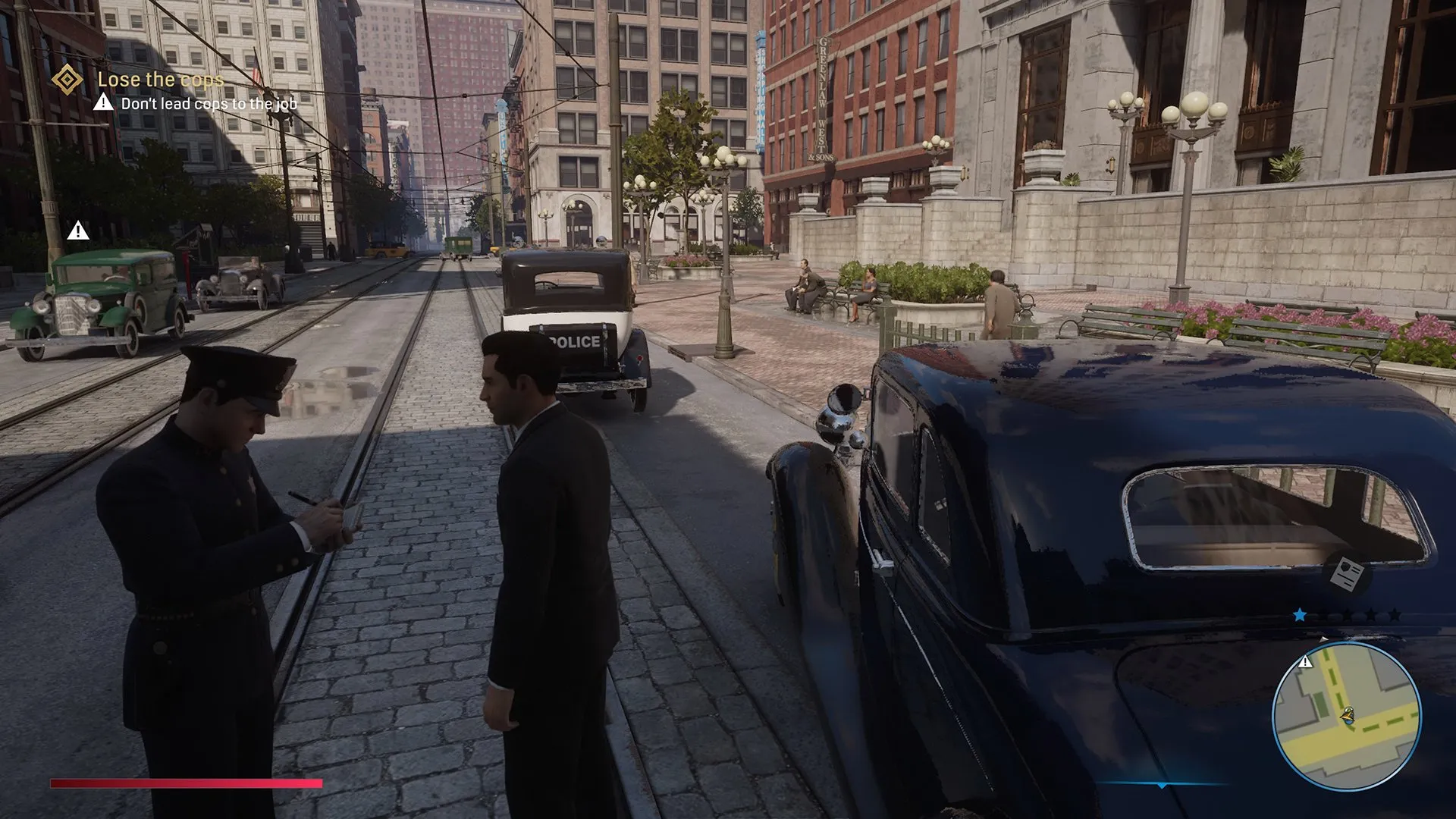Select the warning triangle marker above the green car

[x=78, y=231]
